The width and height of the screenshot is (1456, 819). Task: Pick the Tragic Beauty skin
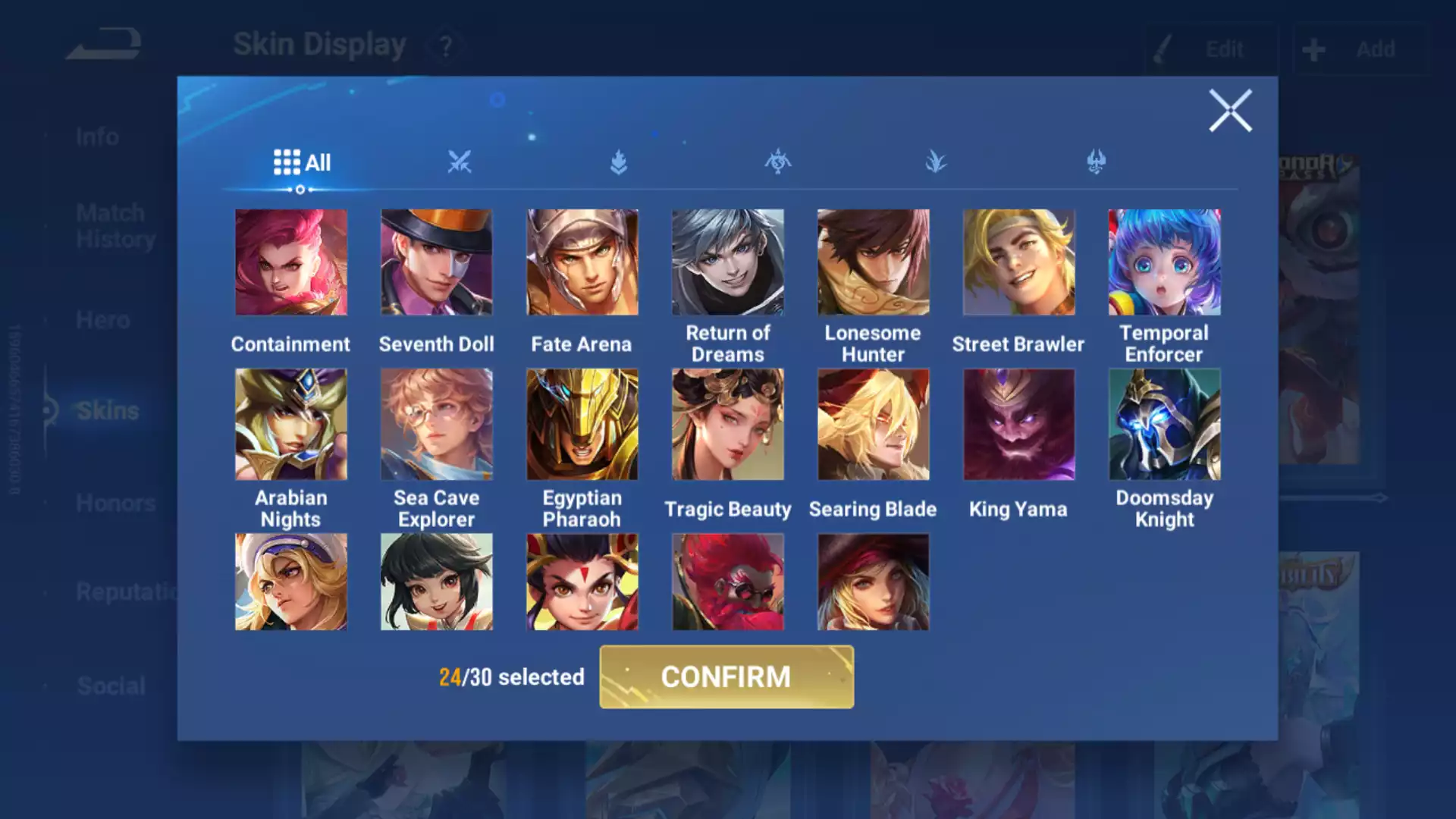point(728,425)
